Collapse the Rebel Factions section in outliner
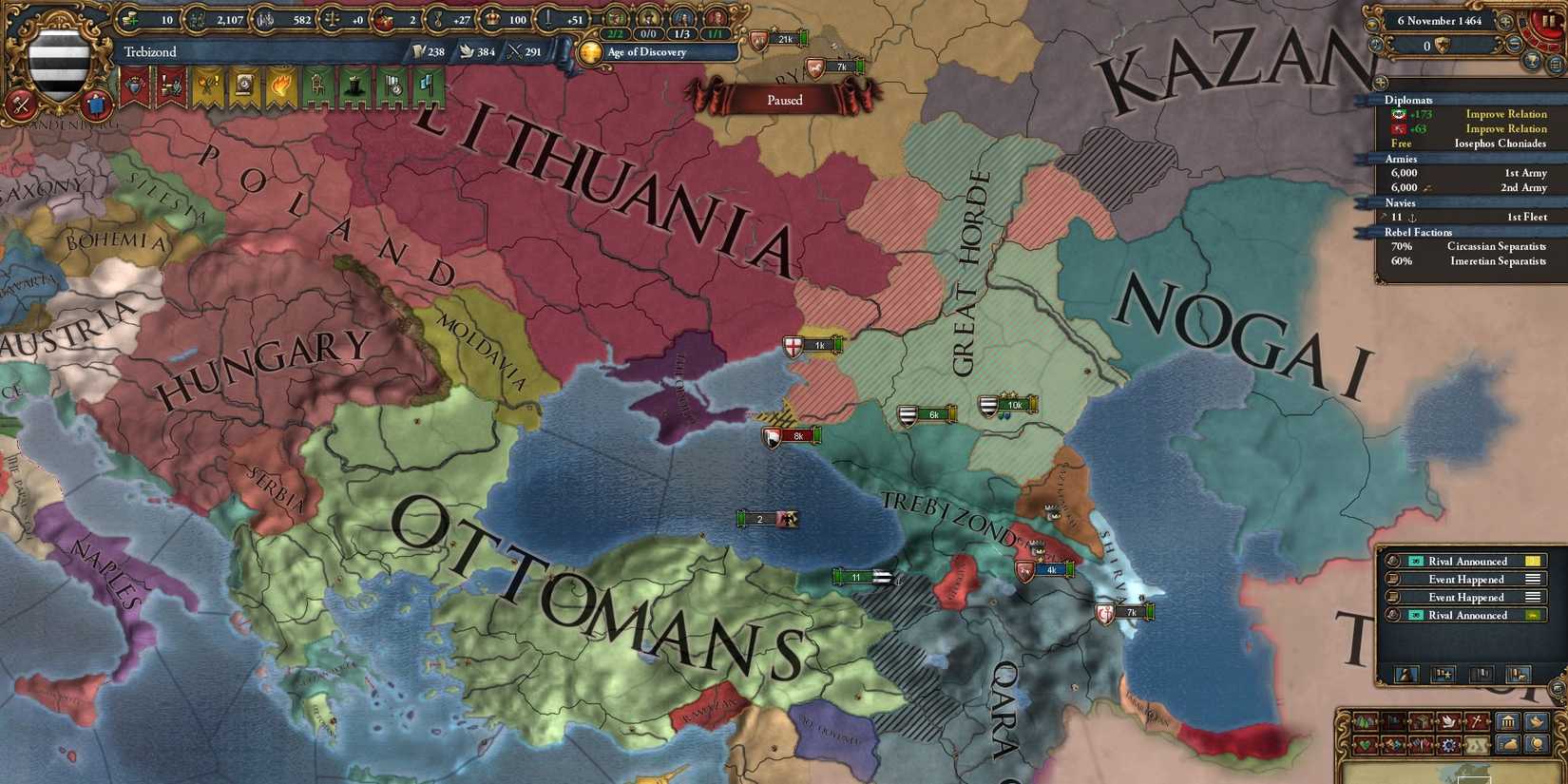Viewport: 1568px width, 784px height. click(1419, 232)
